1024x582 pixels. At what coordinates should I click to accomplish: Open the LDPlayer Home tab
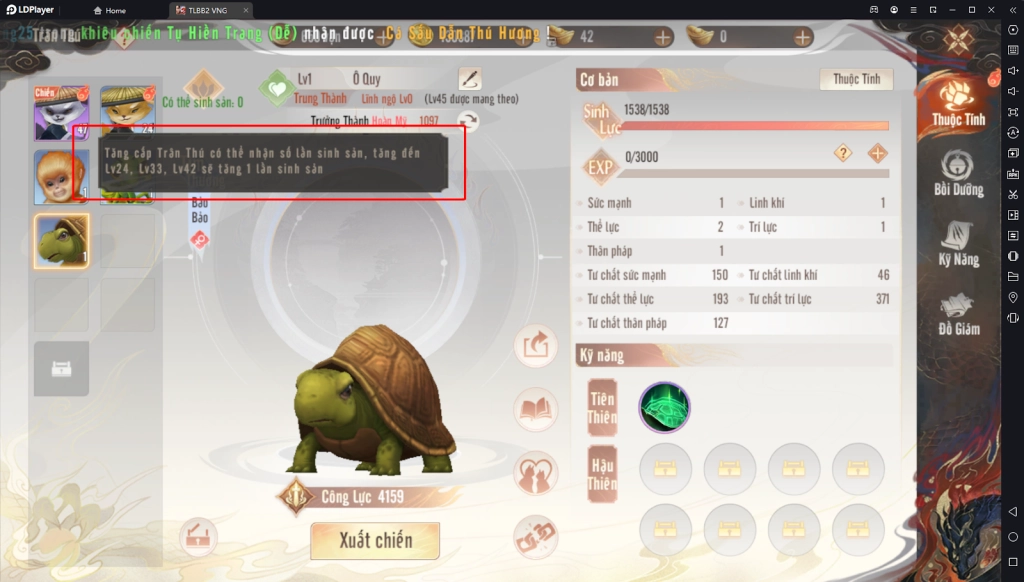(109, 10)
